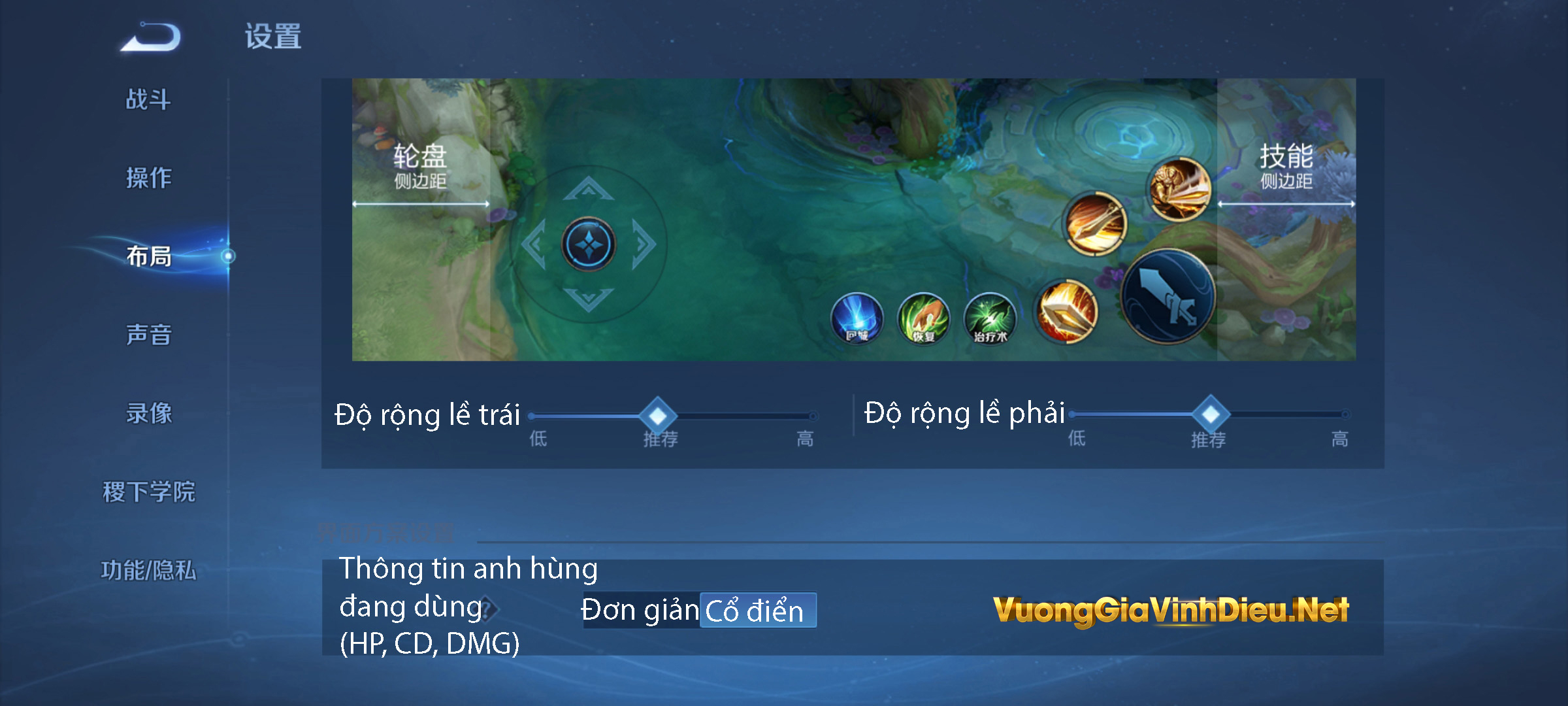Open the 录像 recording tab
This screenshot has width=1568, height=706.
pyautogui.click(x=148, y=414)
